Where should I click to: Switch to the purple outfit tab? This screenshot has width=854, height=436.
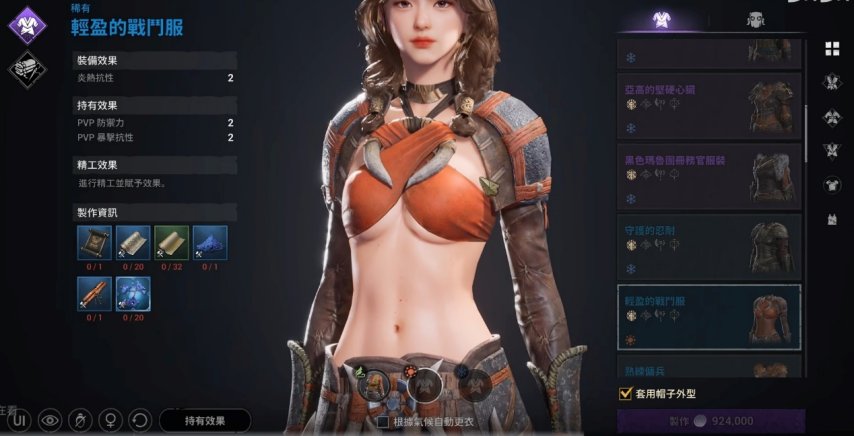coord(660,20)
